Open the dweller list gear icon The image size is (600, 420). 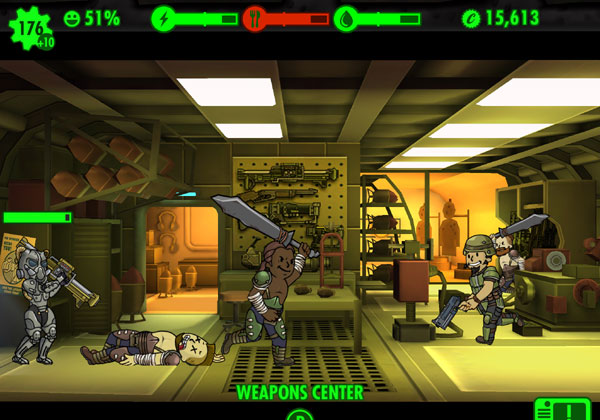30,26
